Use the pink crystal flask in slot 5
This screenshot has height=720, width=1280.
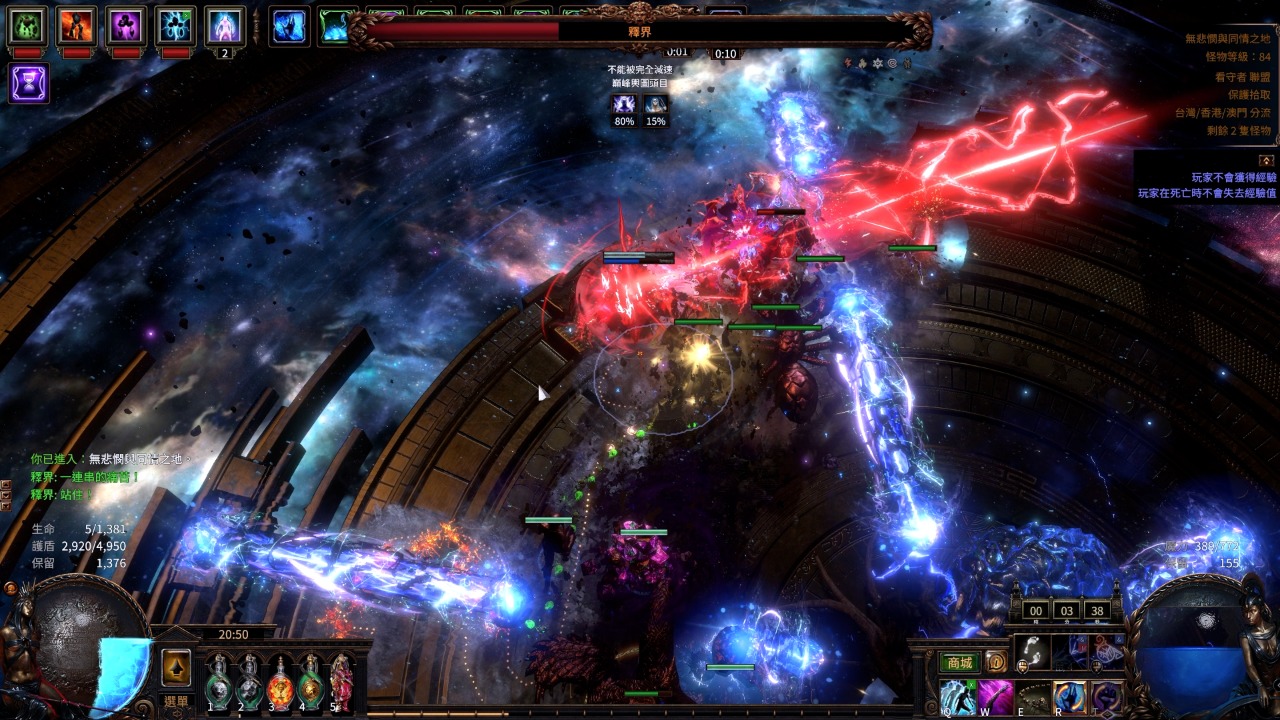[x=341, y=681]
